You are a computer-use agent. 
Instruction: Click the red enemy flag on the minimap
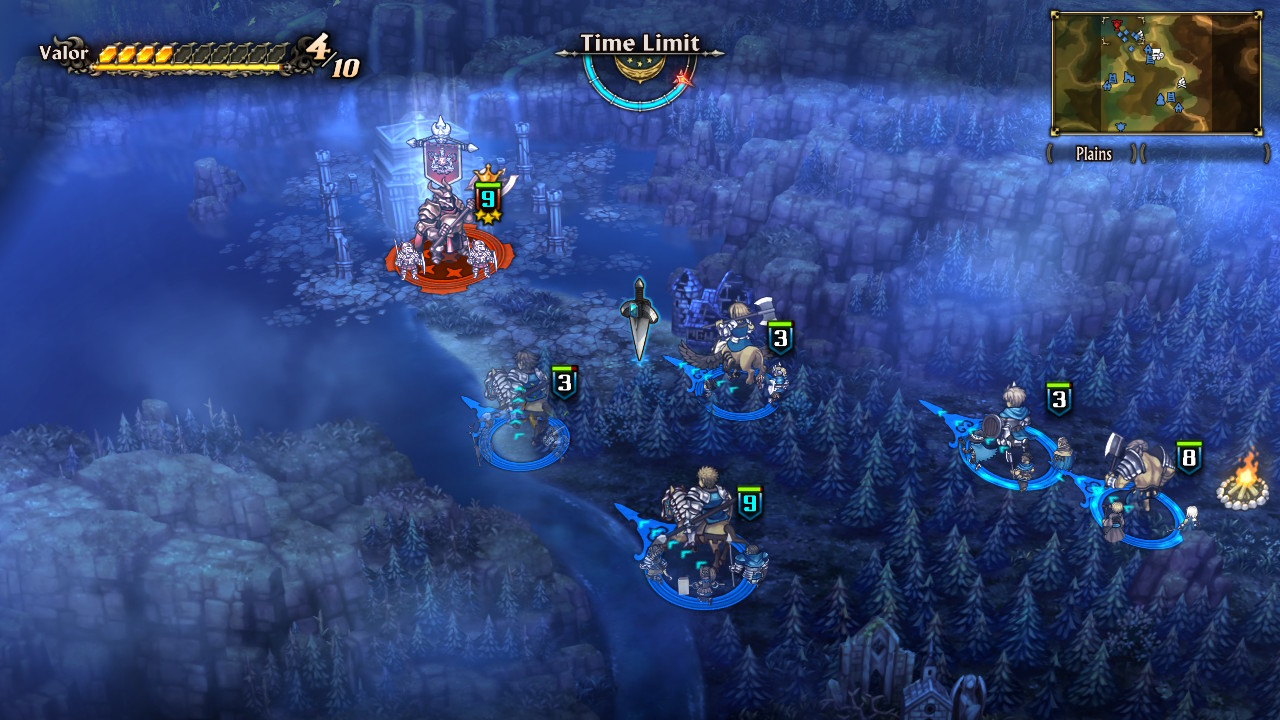(x=1116, y=25)
